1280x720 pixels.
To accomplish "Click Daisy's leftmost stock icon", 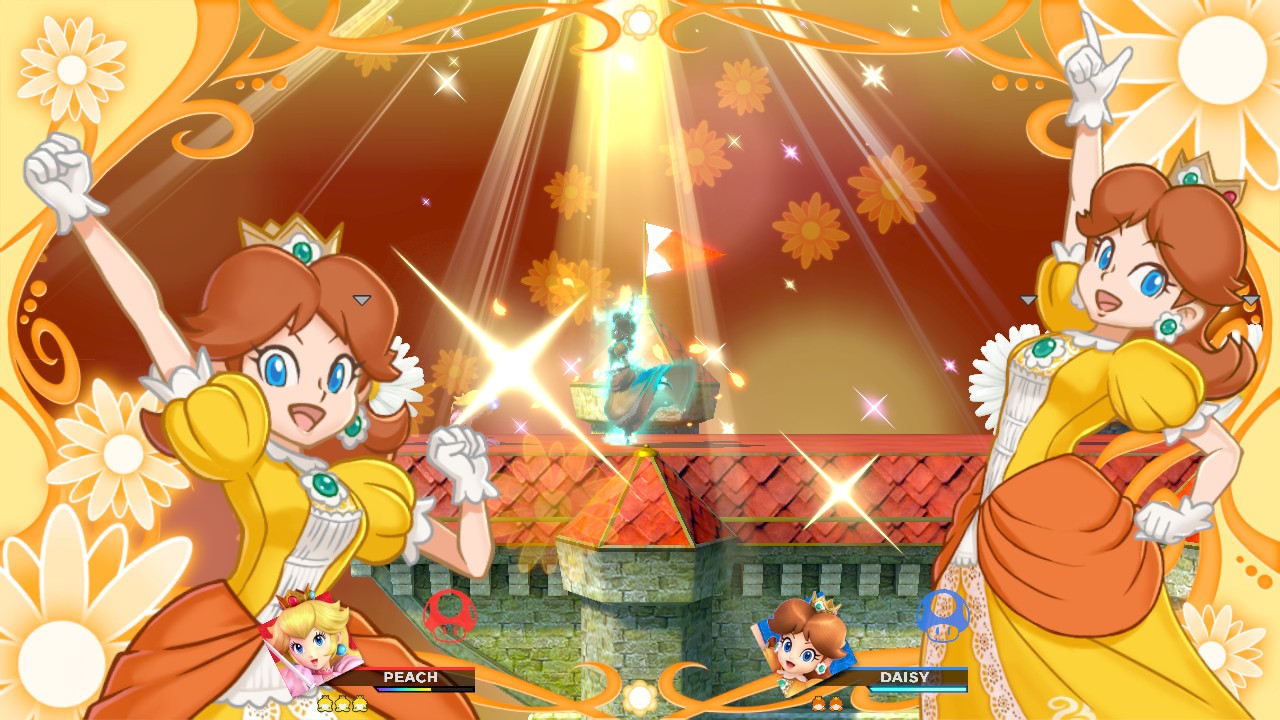I will (818, 703).
